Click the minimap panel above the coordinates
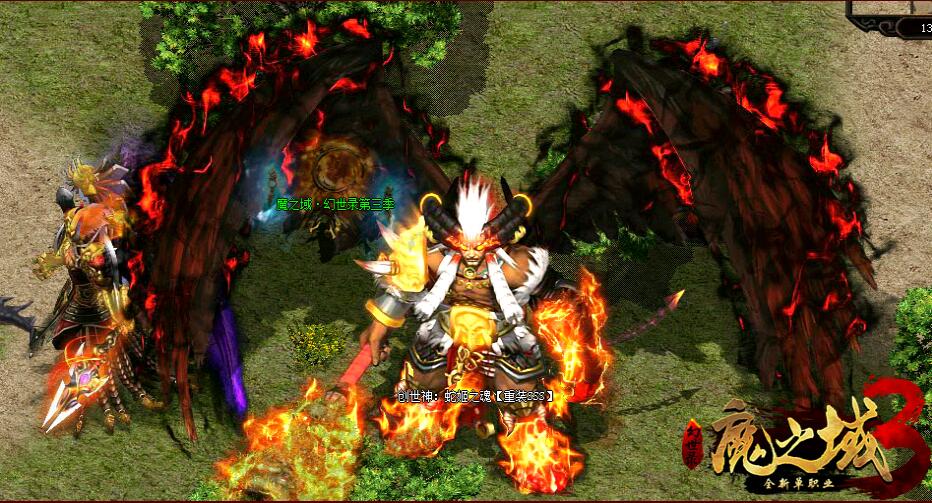932x503 pixels. 892,7
